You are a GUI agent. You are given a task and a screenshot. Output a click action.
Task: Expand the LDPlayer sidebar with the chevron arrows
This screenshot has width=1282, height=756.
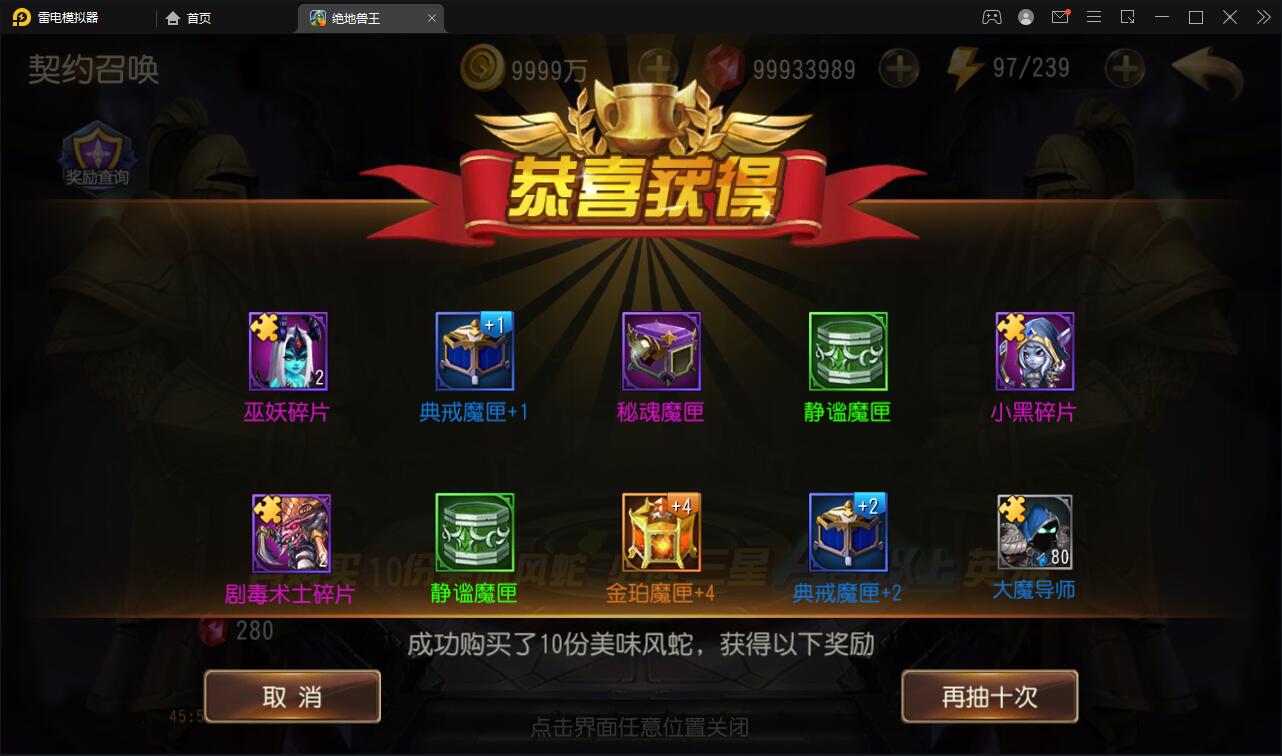1262,17
